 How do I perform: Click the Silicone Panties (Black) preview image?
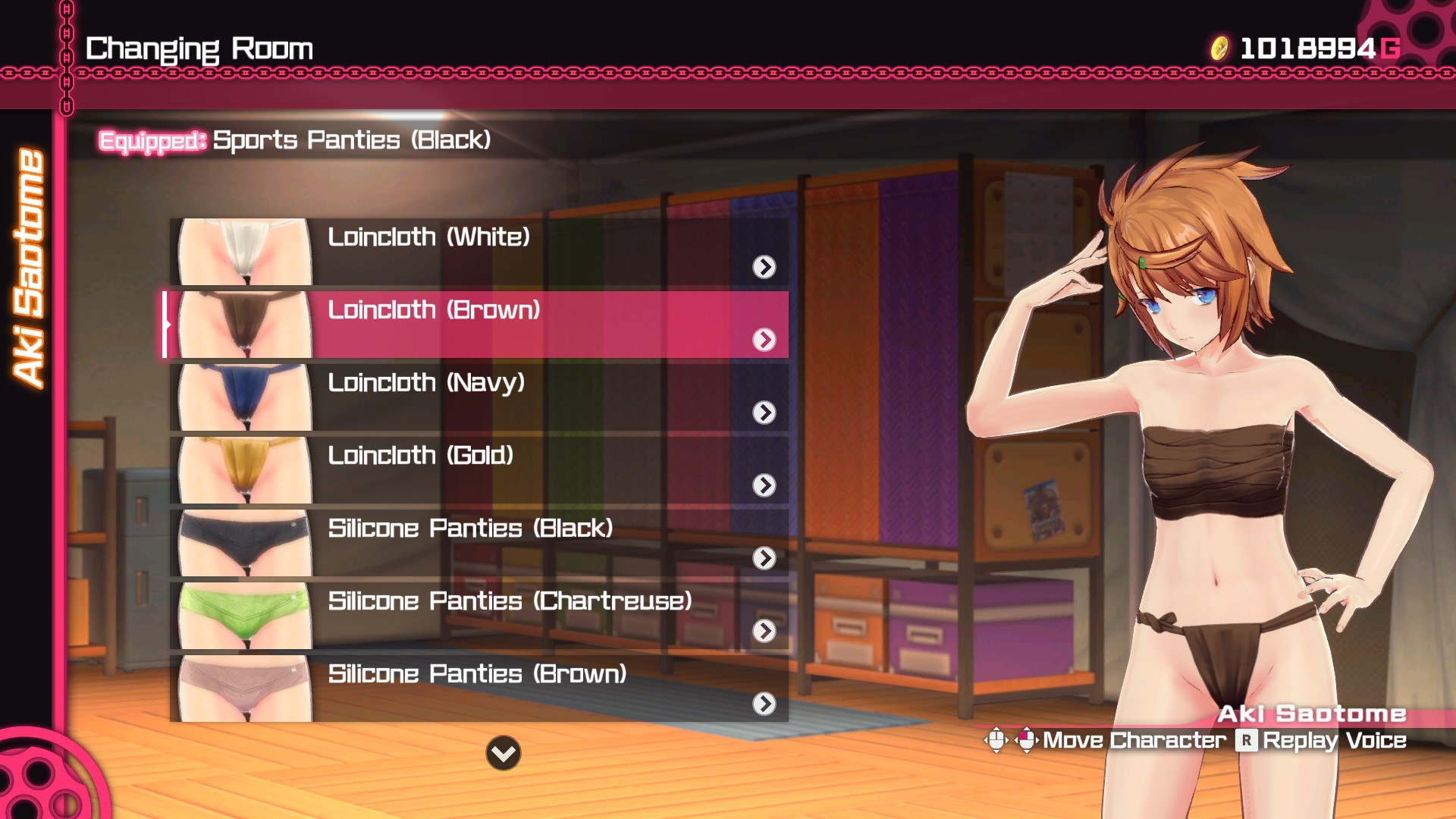(241, 541)
